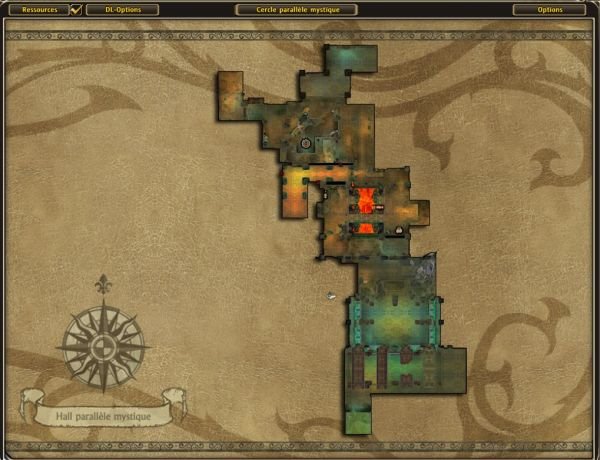The height and width of the screenshot is (460, 600).
Task: Click the circular marker on the dungeon map
Action: [306, 144]
